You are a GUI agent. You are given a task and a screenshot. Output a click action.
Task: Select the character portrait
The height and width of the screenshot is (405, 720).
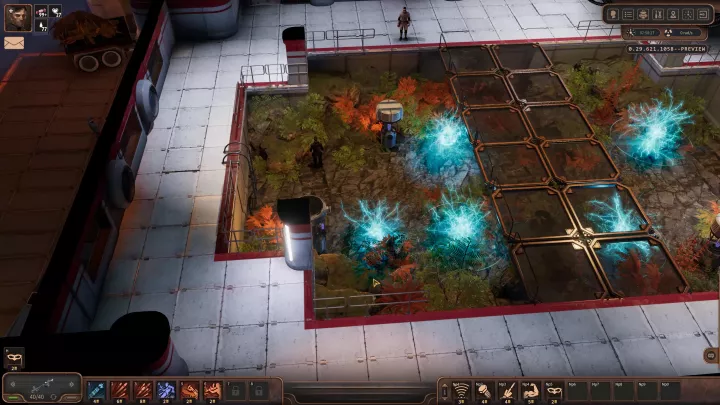click(x=18, y=18)
